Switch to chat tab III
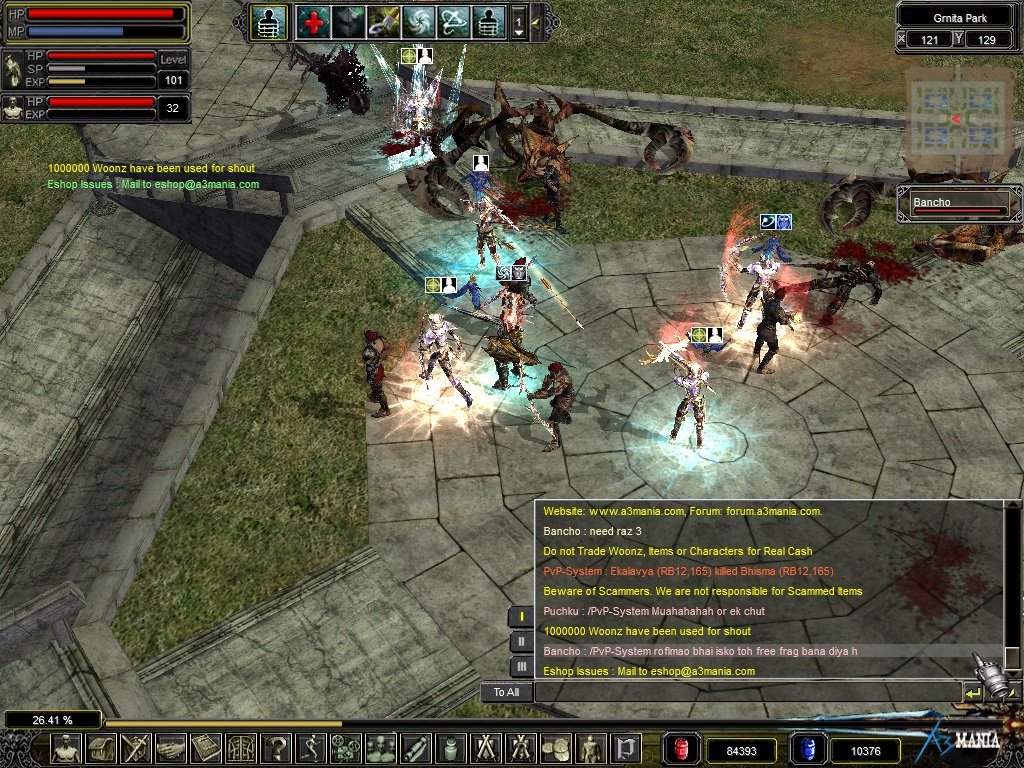This screenshot has height=768, width=1024. click(x=521, y=666)
